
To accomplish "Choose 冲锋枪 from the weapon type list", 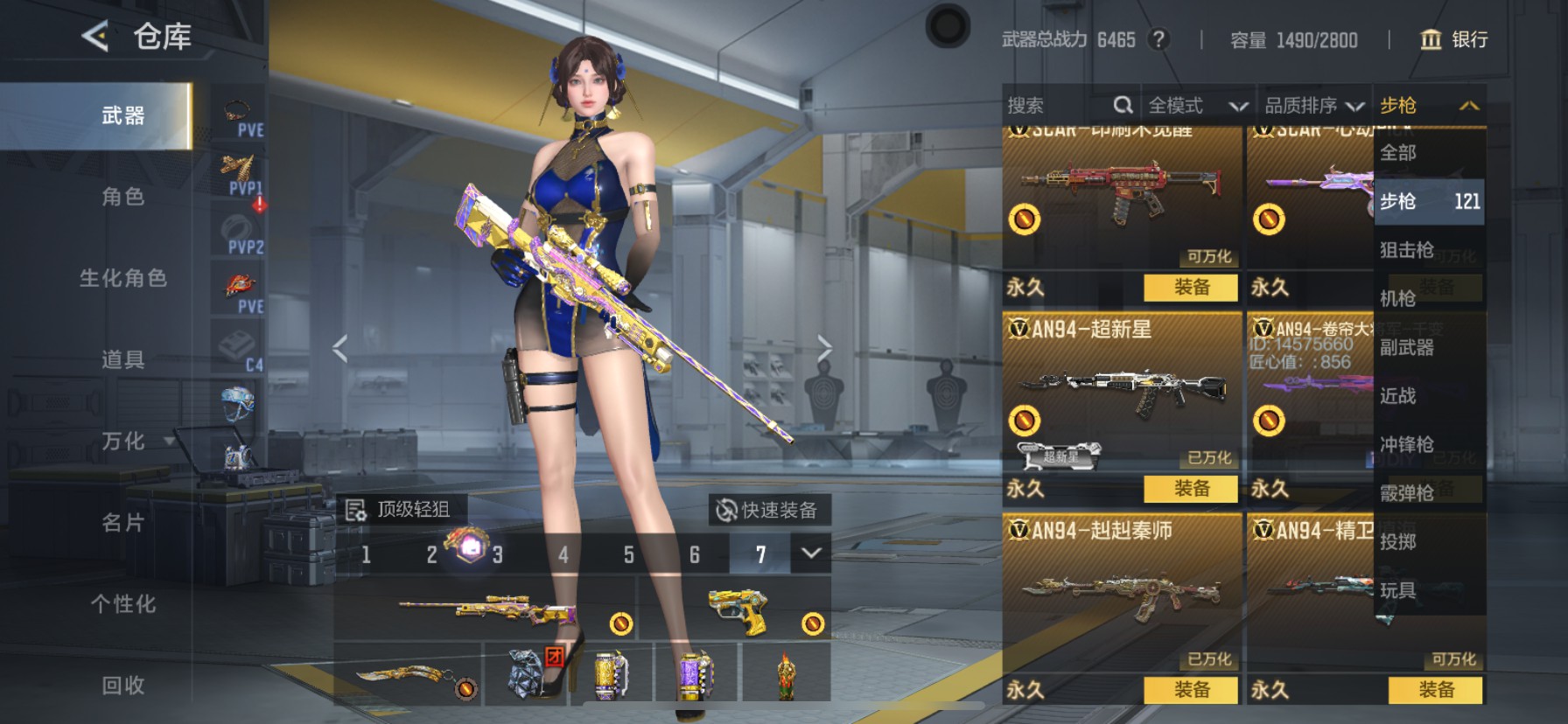I will [x=1407, y=444].
